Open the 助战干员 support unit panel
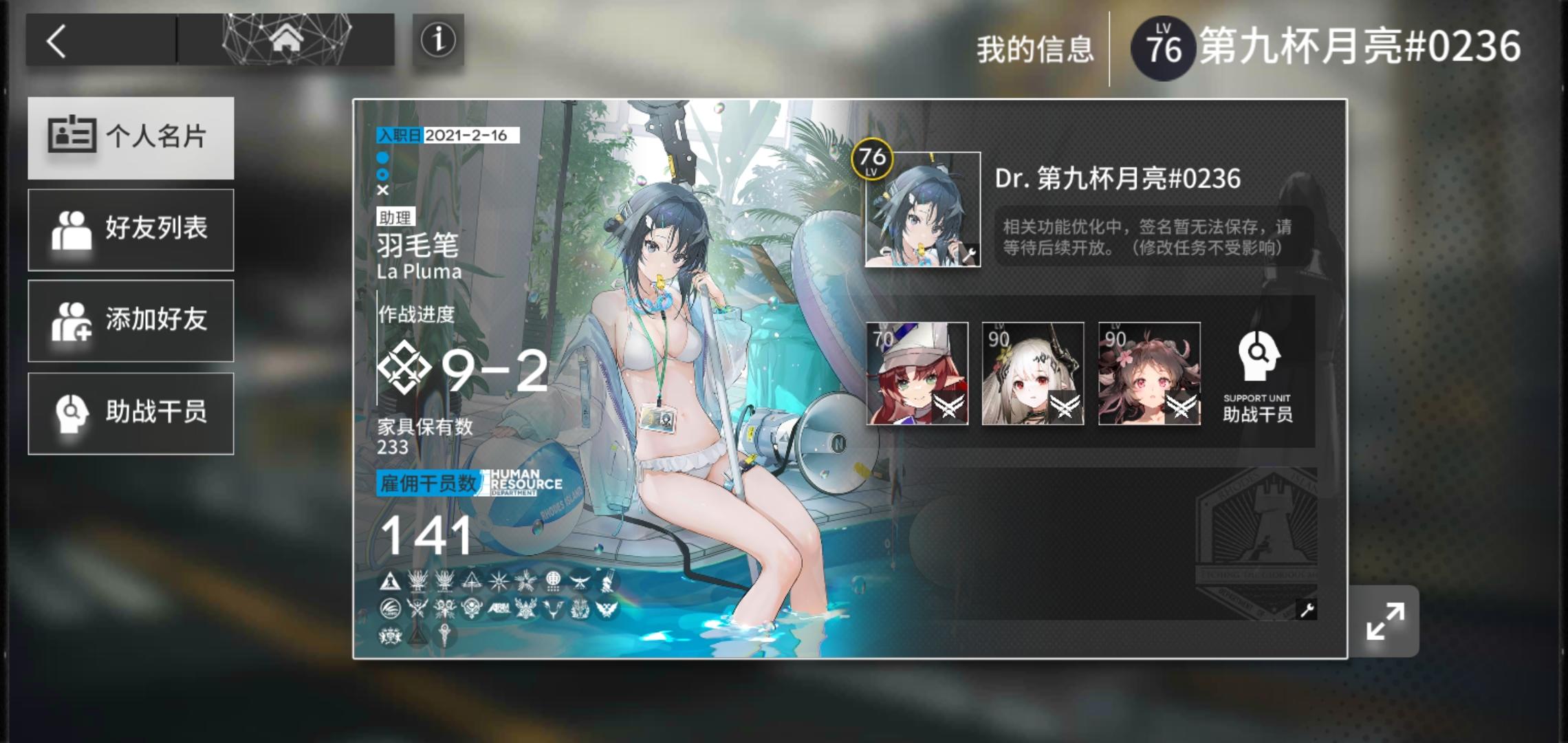 coord(131,413)
